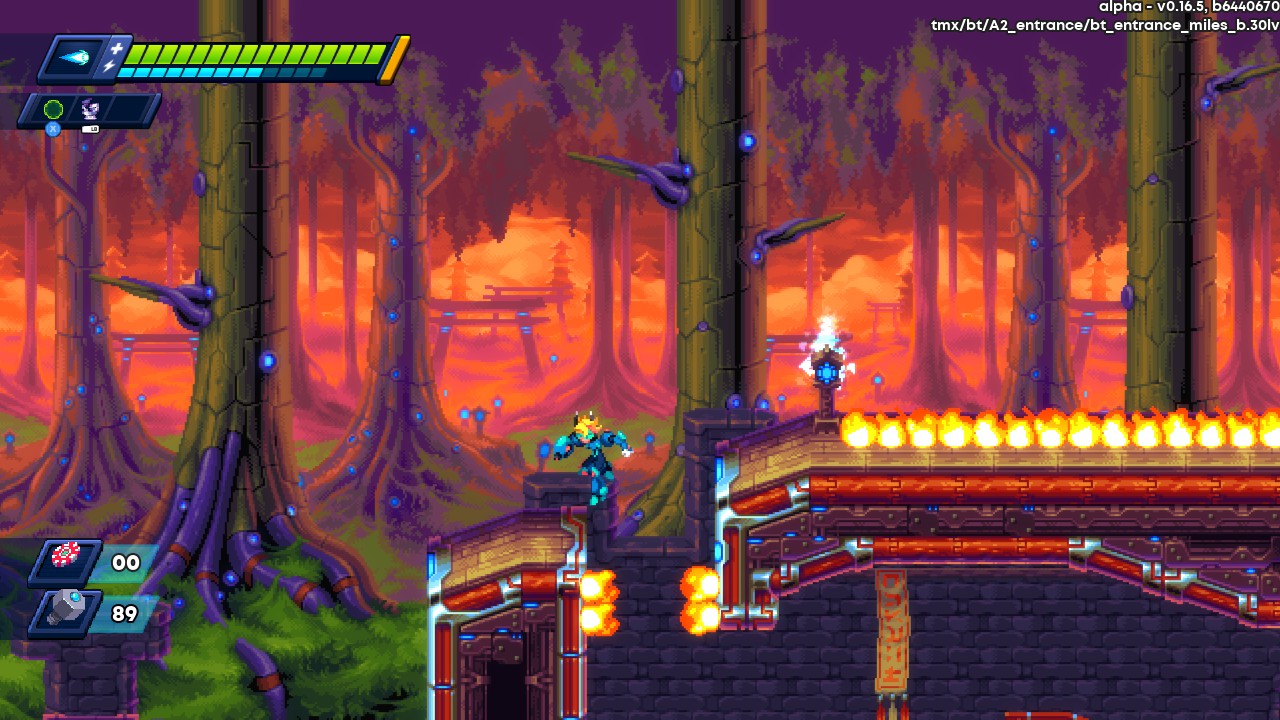
Task: Select the purple robot ability slot
Action: point(89,110)
